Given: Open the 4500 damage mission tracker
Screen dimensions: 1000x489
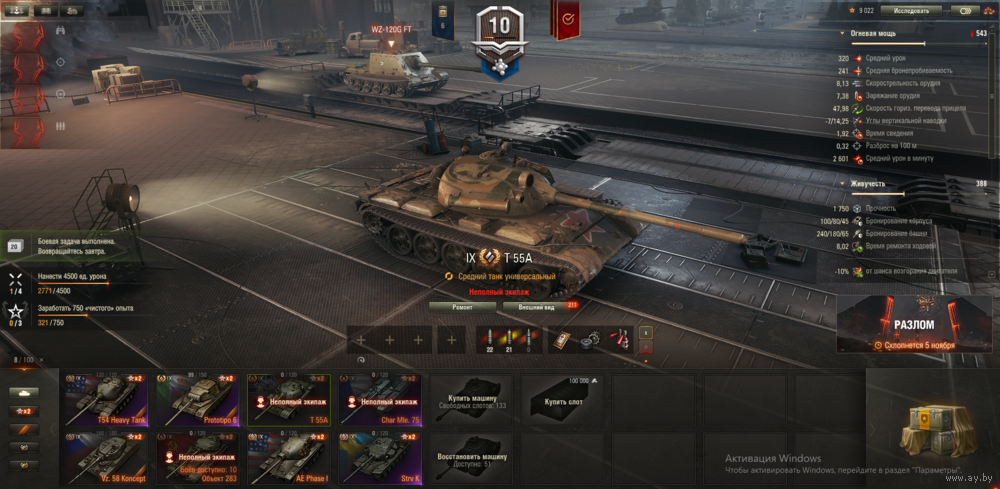Looking at the screenshot, I should pos(70,283).
